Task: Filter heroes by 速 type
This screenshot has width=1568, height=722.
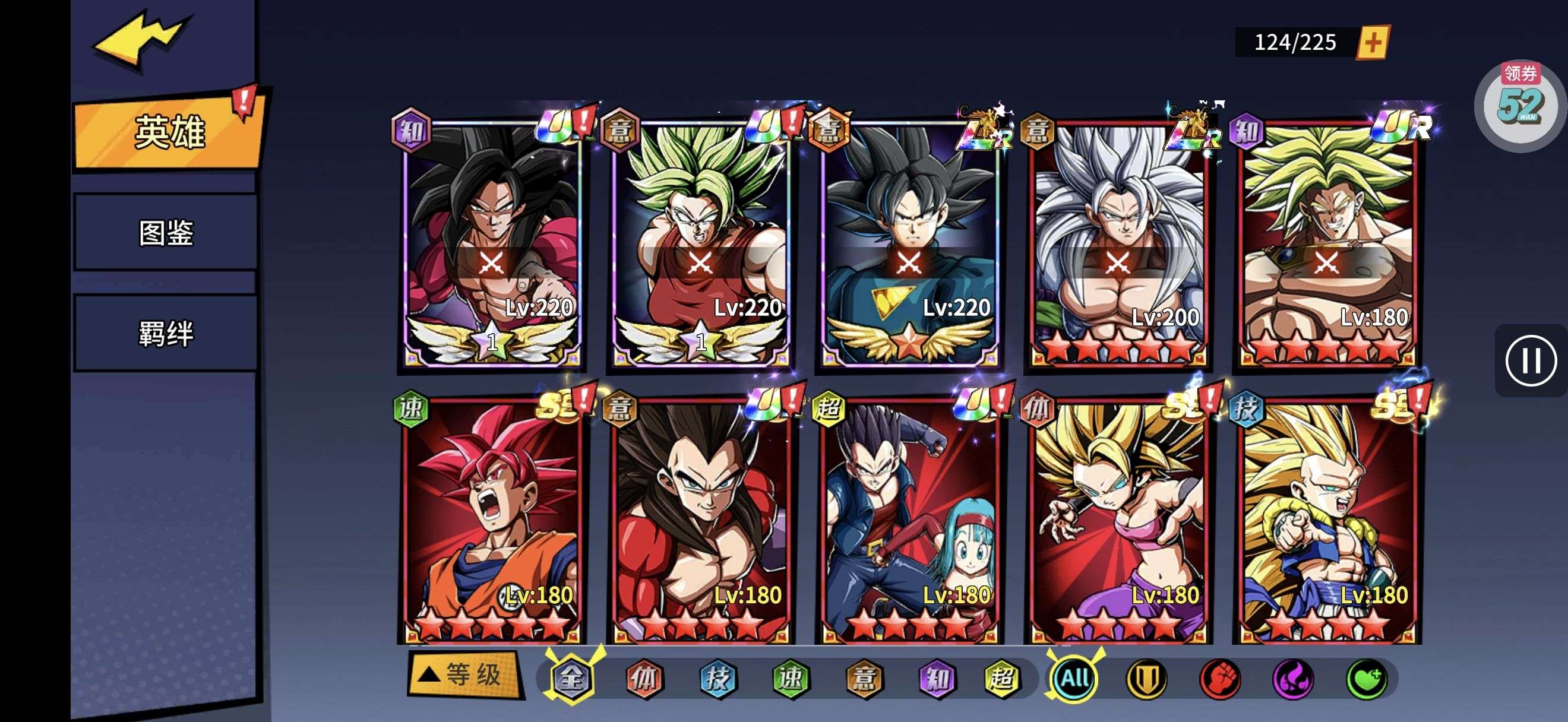Action: pos(791,678)
